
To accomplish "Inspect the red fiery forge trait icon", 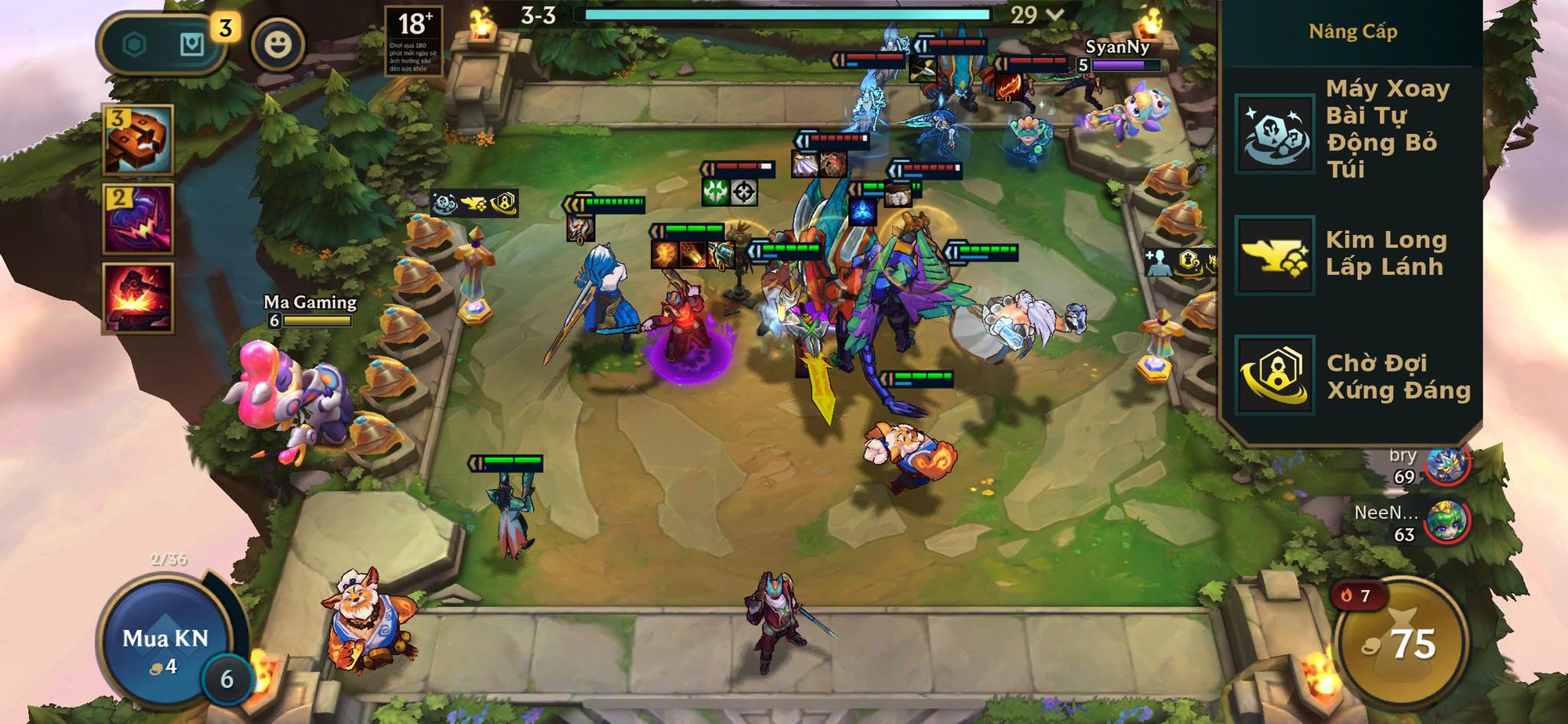I will (138, 298).
